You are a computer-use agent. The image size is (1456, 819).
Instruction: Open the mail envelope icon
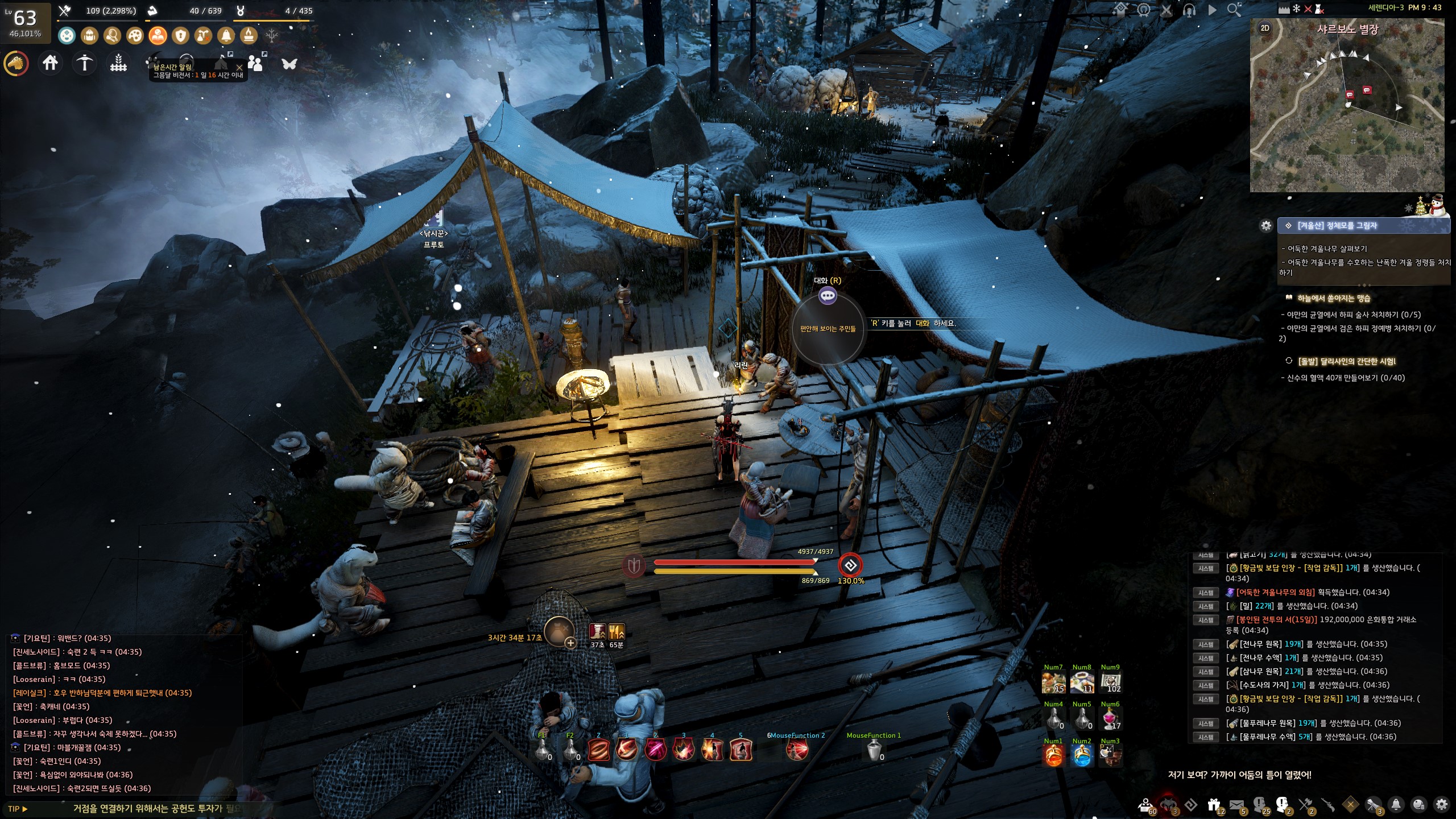click(1236, 805)
